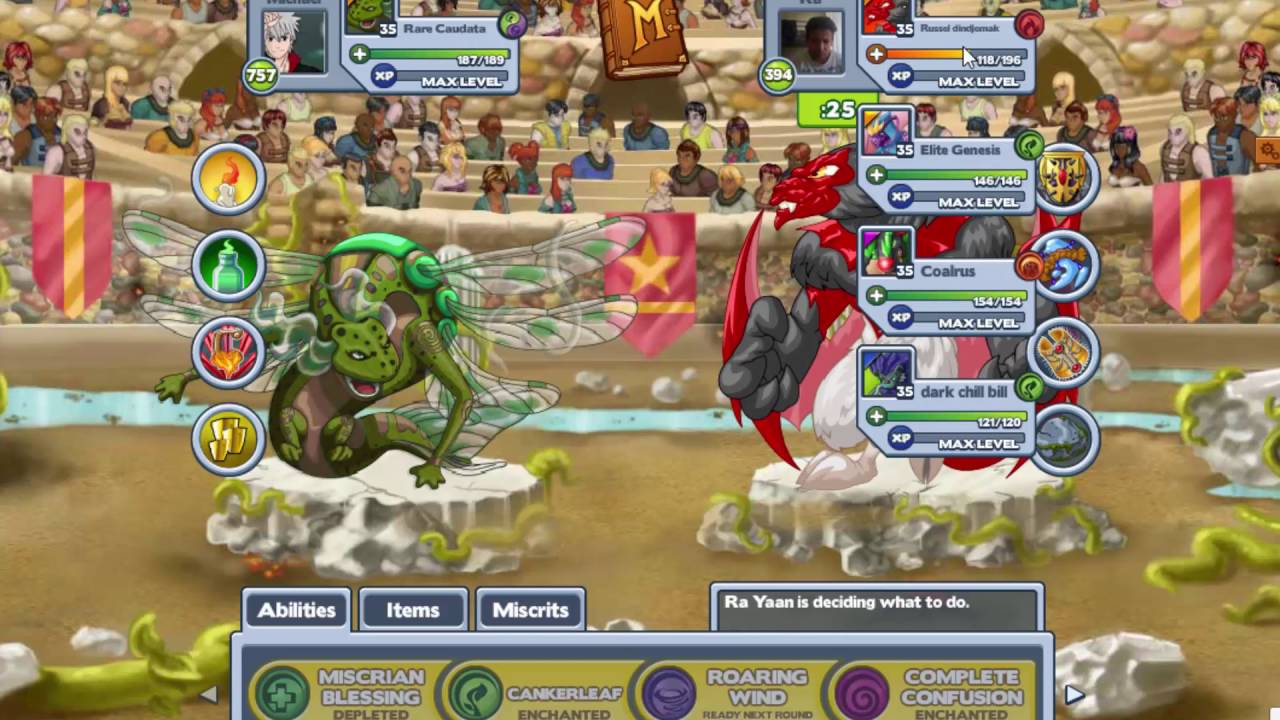1280x720 pixels.
Task: Click the right arrow to view more abilities
Action: point(1073,693)
